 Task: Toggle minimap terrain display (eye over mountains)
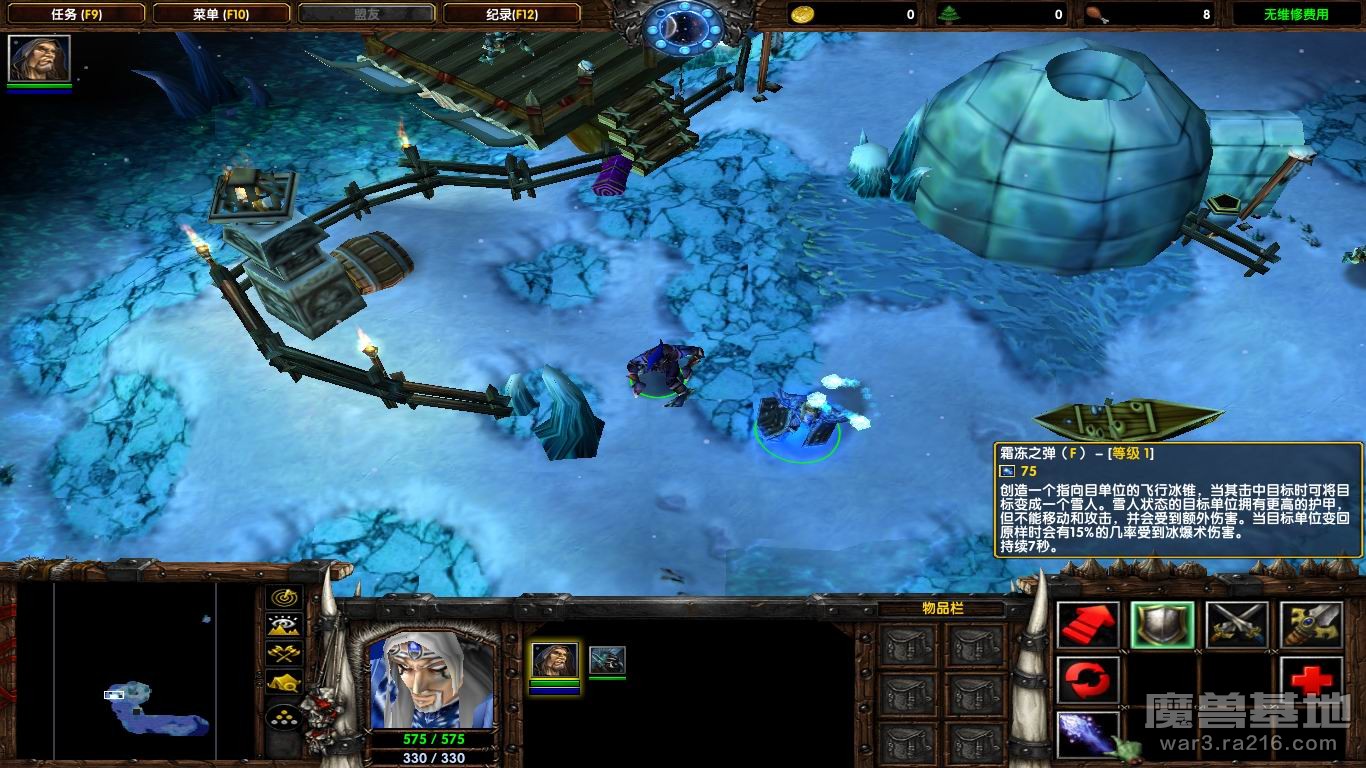[283, 626]
